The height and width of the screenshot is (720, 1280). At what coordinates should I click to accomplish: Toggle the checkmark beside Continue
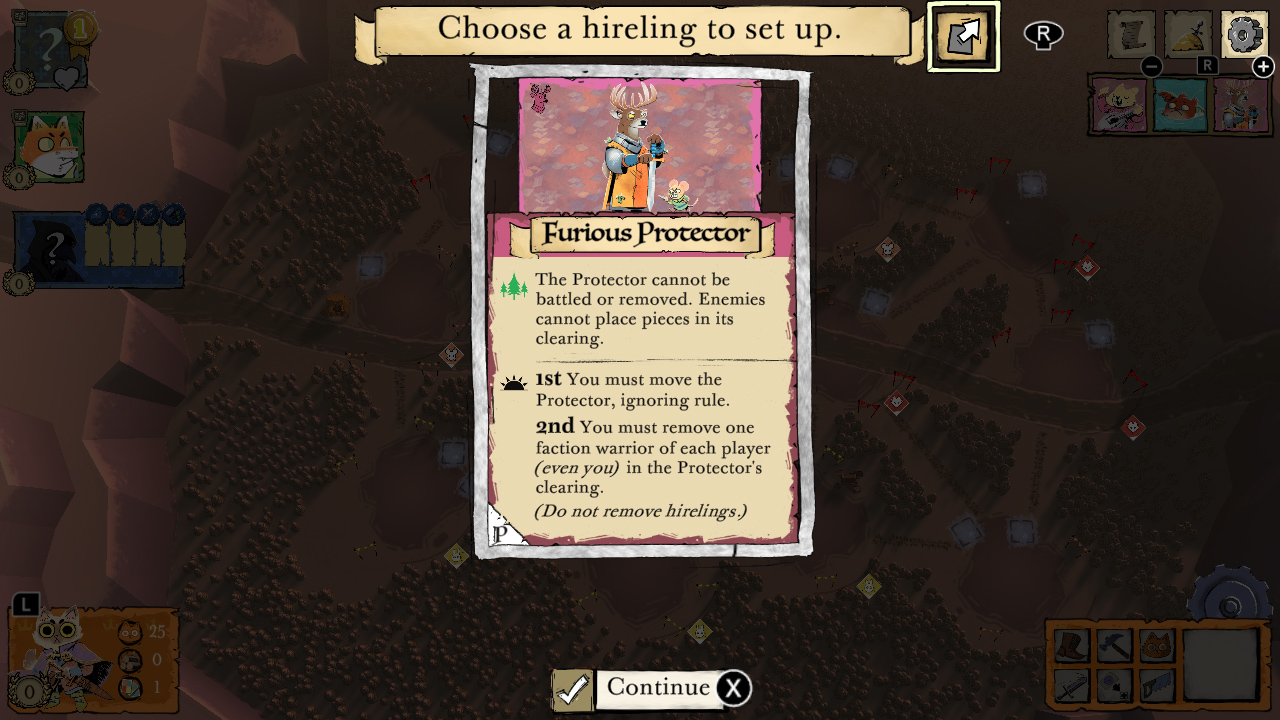click(572, 689)
